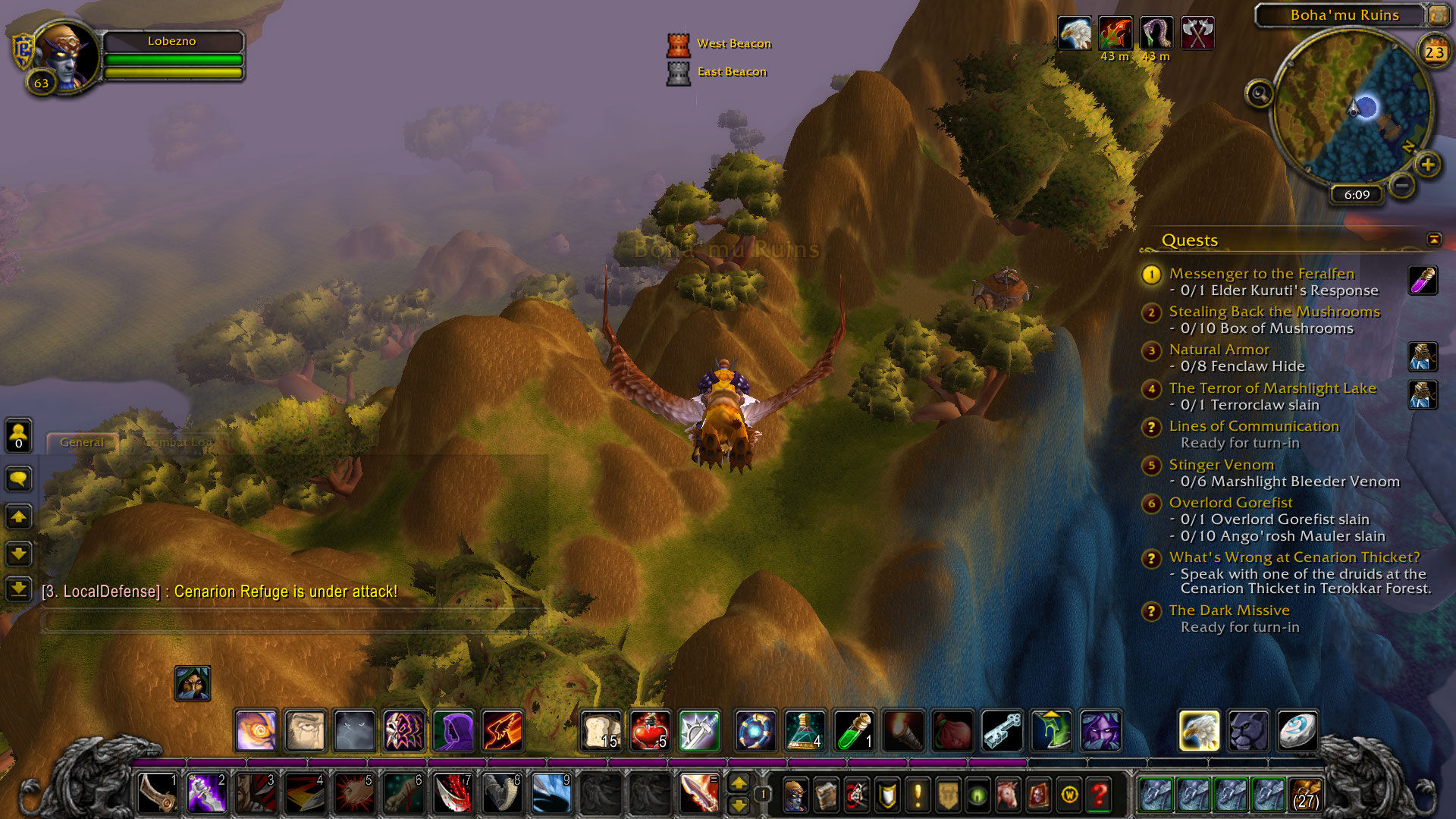Image resolution: width=1456 pixels, height=819 pixels.
Task: Use the bread food item
Action: click(601, 731)
